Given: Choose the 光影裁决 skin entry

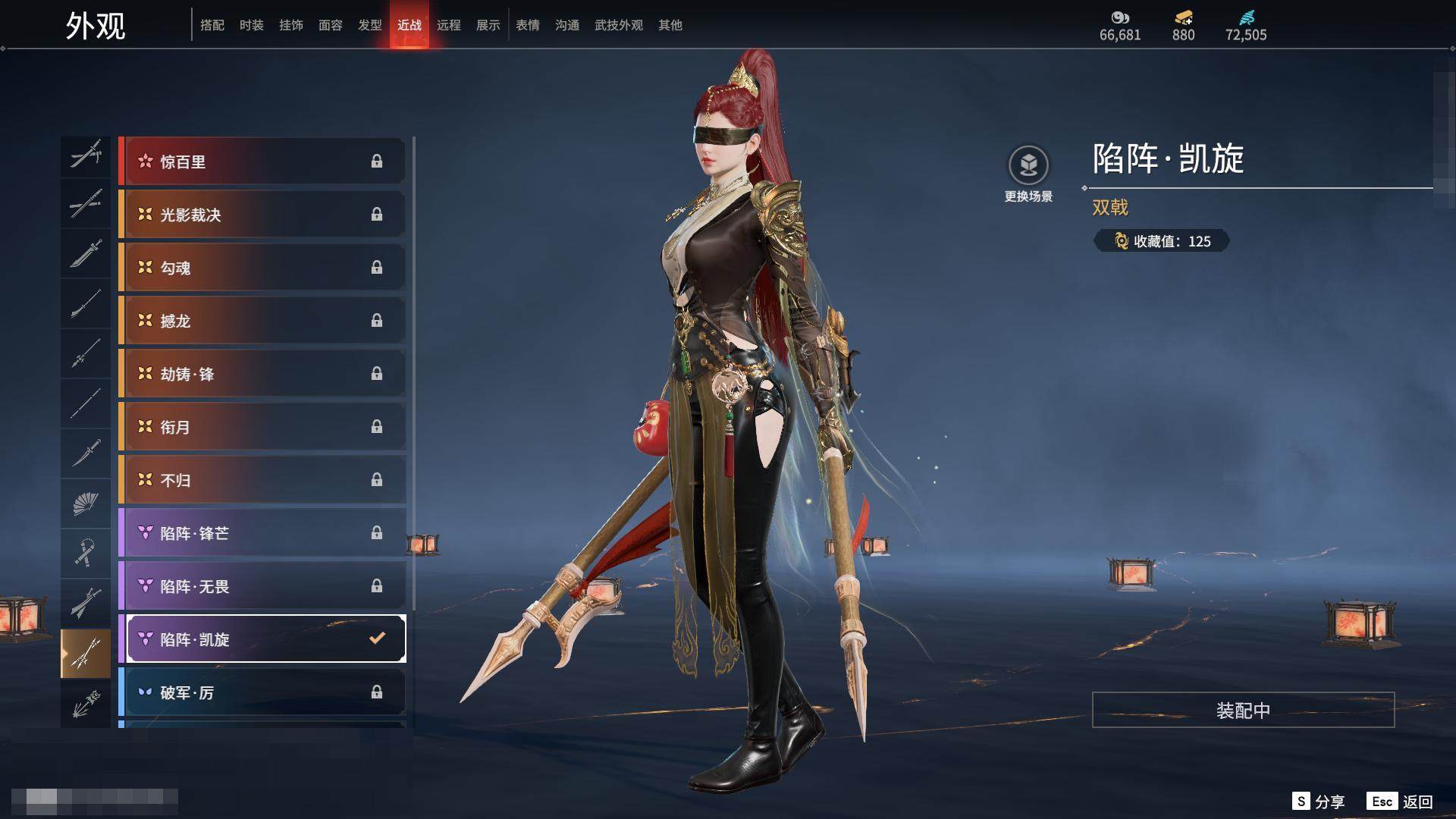Looking at the screenshot, I should pyautogui.click(x=262, y=214).
